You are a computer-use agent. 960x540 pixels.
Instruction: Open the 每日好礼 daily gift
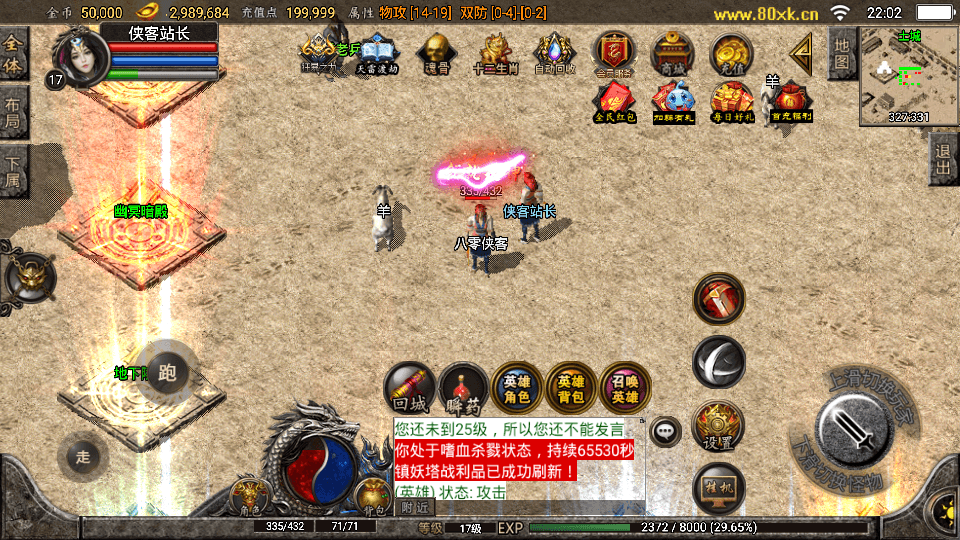pos(731,101)
